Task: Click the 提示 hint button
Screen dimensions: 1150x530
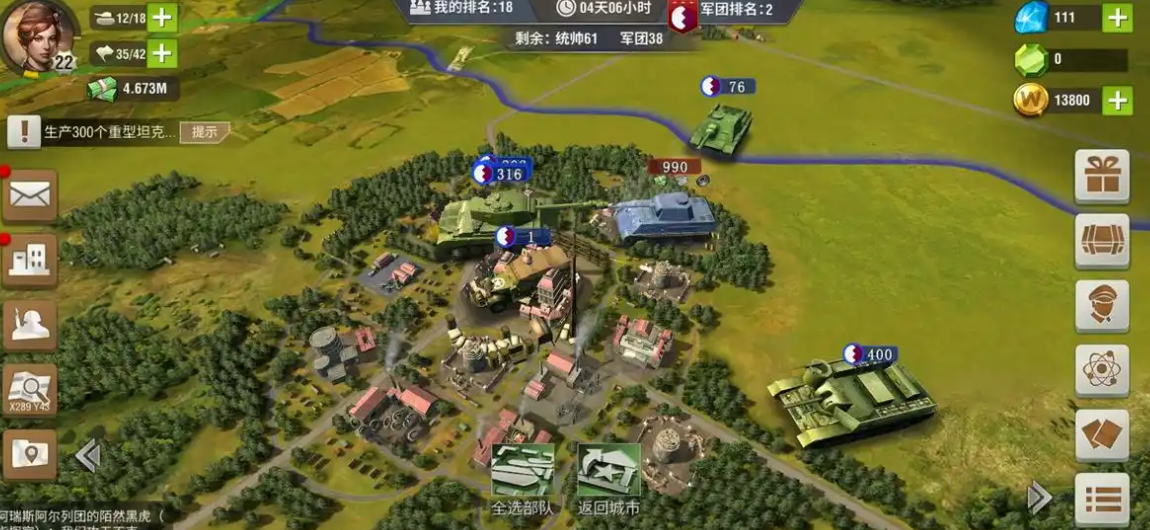Action: click(x=205, y=132)
